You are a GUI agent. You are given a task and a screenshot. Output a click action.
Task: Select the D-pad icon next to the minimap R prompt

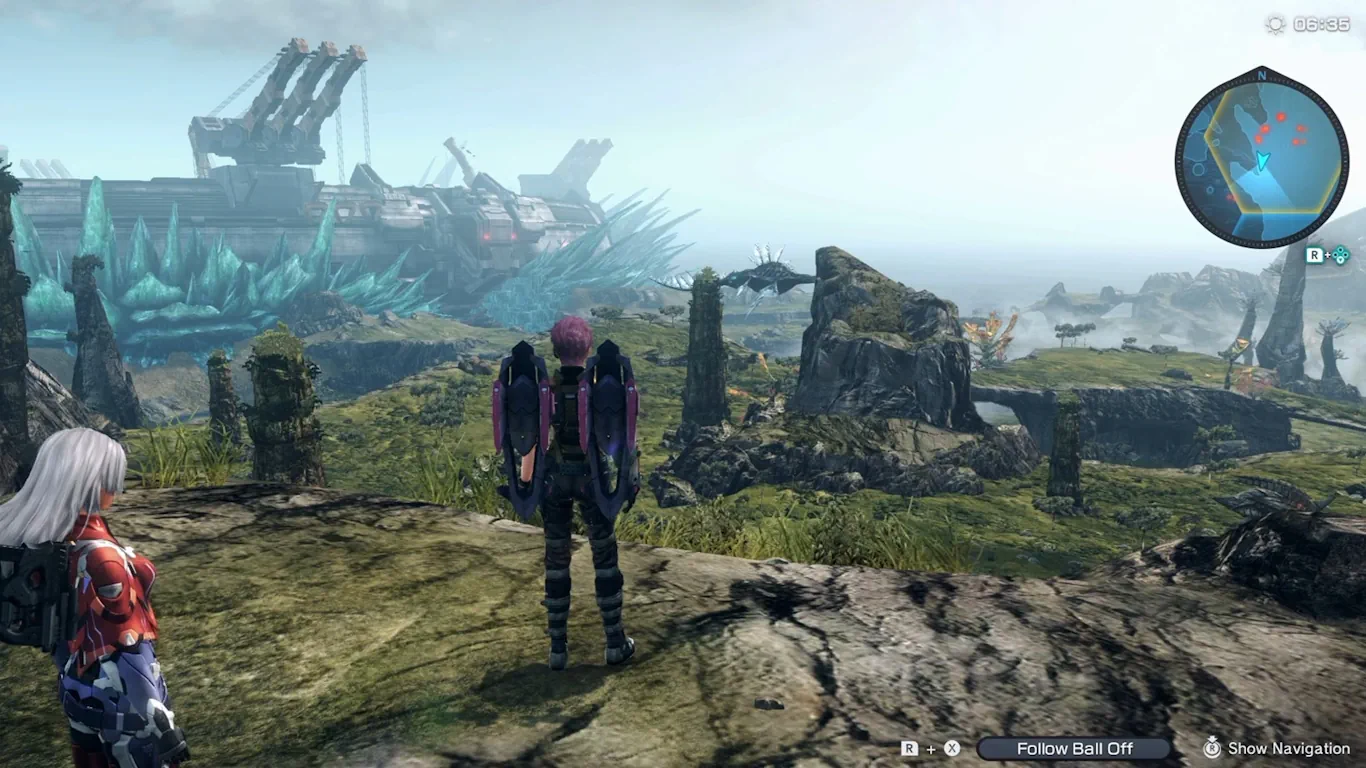pyautogui.click(x=1339, y=254)
